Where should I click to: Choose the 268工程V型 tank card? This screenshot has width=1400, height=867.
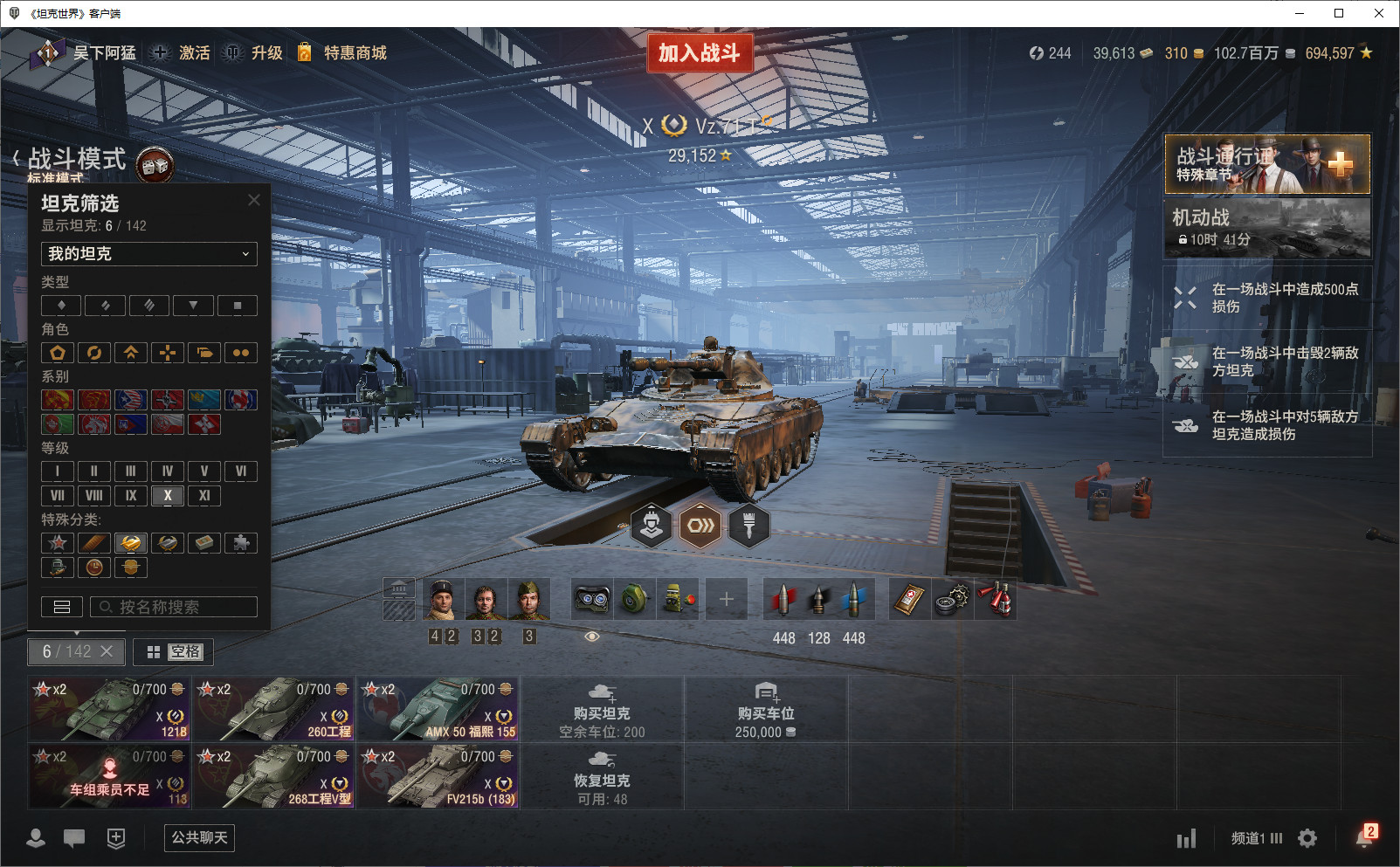tap(274, 775)
